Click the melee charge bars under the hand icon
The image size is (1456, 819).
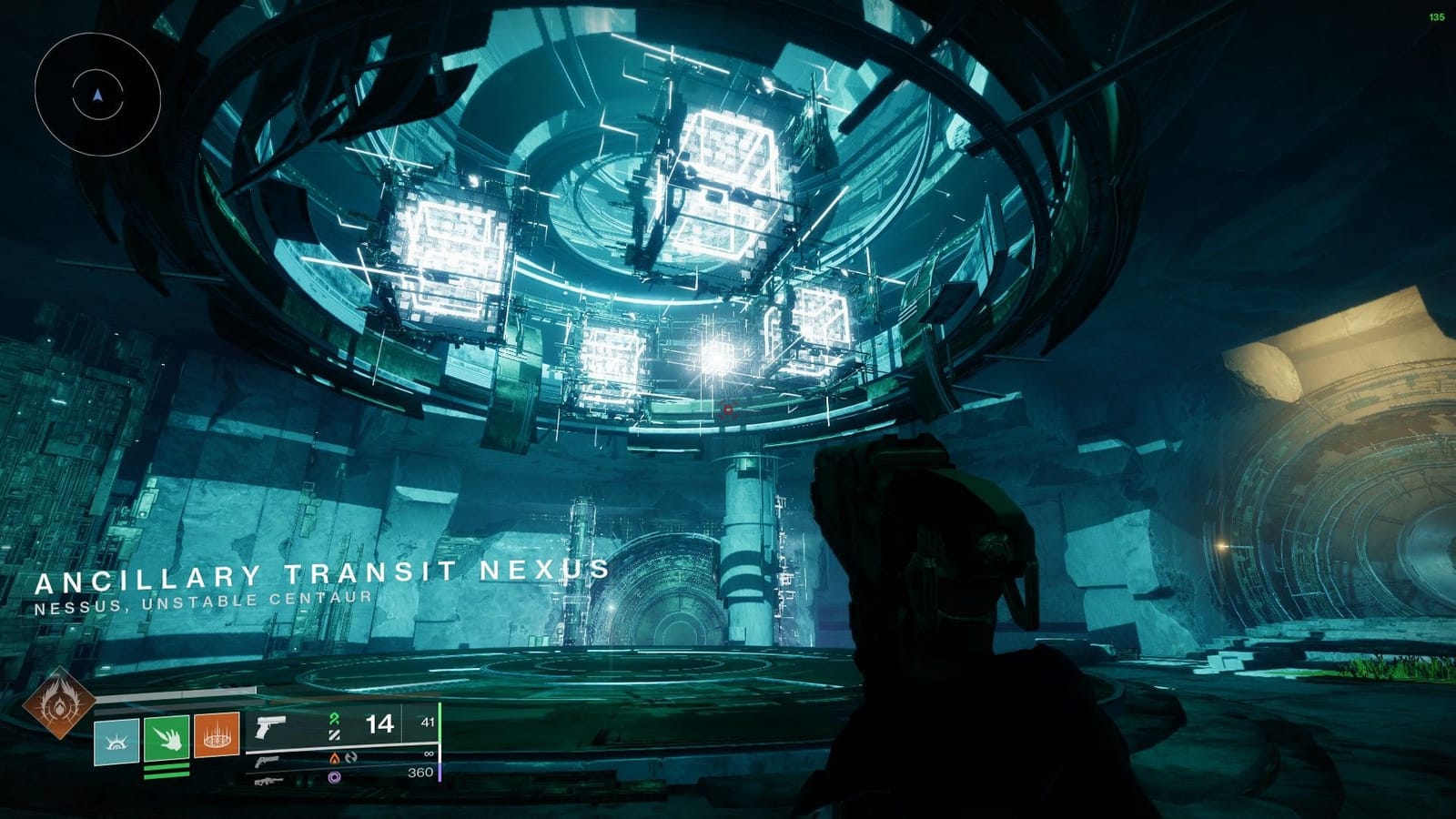click(x=166, y=771)
